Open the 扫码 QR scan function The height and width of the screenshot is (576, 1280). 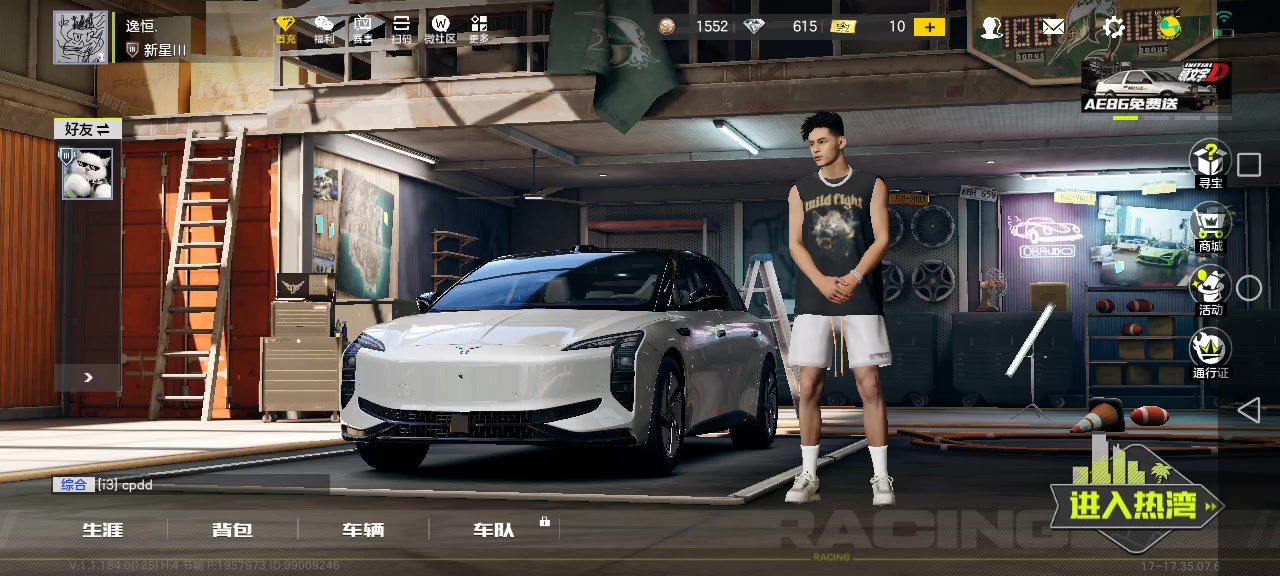(x=401, y=28)
